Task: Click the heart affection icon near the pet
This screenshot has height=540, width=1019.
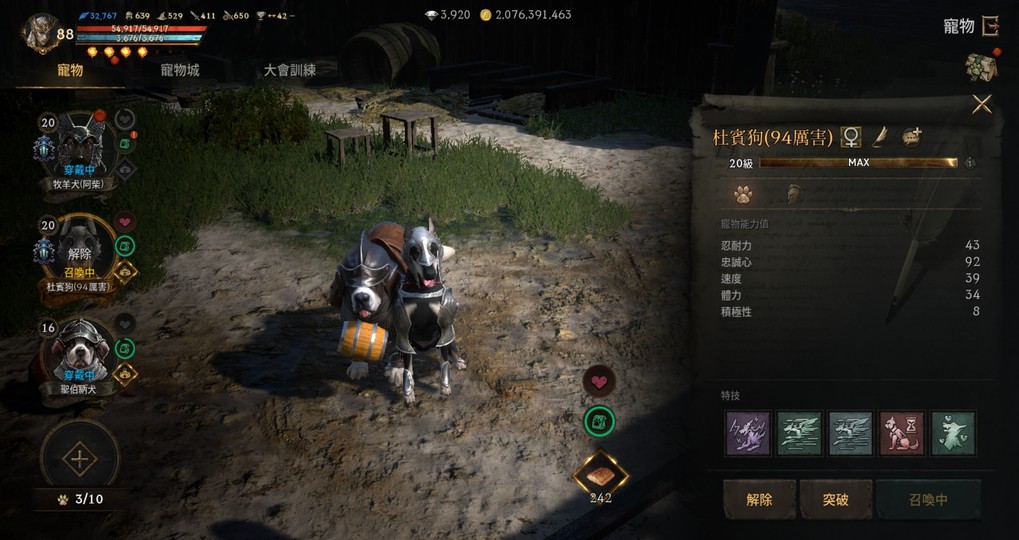Action: (599, 381)
